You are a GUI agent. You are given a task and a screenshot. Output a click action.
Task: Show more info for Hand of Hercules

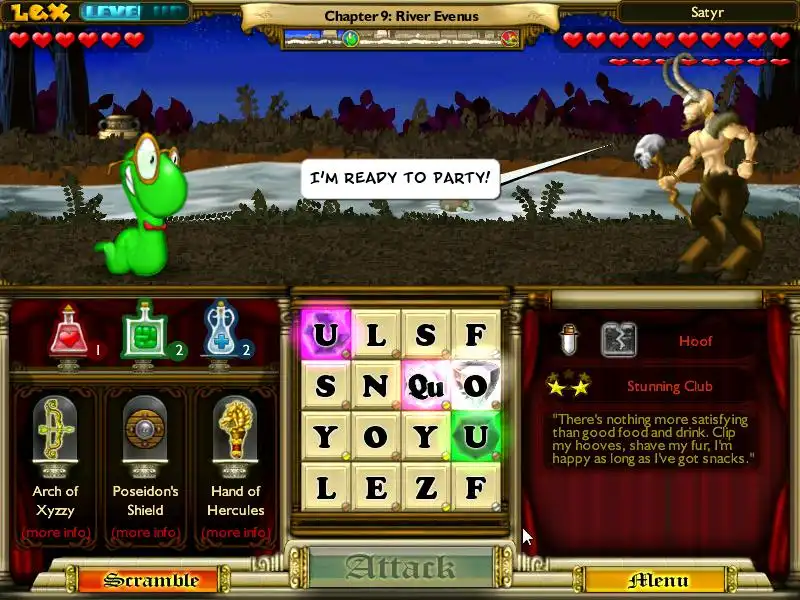pyautogui.click(x=235, y=532)
